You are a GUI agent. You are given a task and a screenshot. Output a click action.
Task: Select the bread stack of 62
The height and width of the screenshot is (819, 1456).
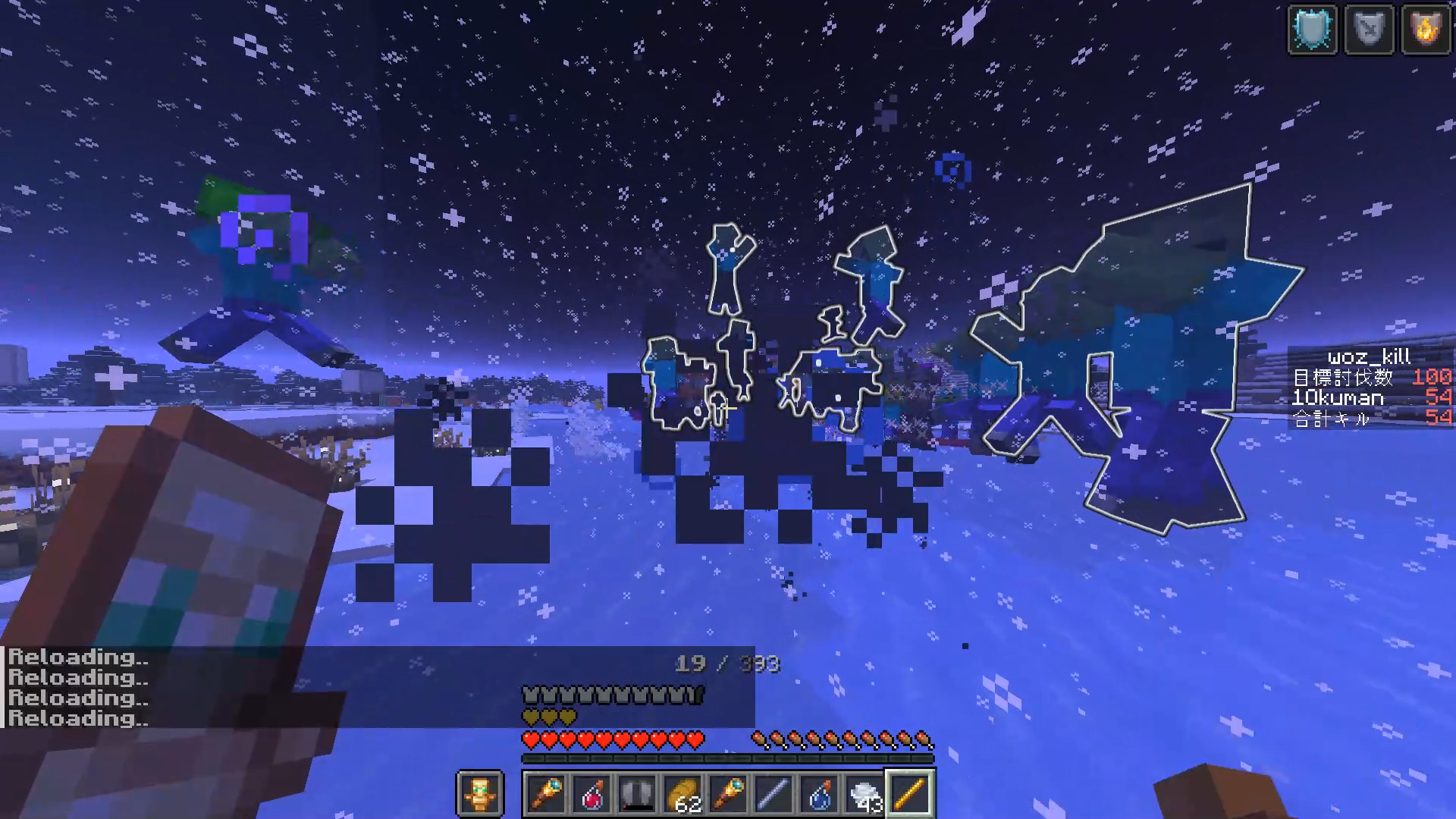point(683,795)
